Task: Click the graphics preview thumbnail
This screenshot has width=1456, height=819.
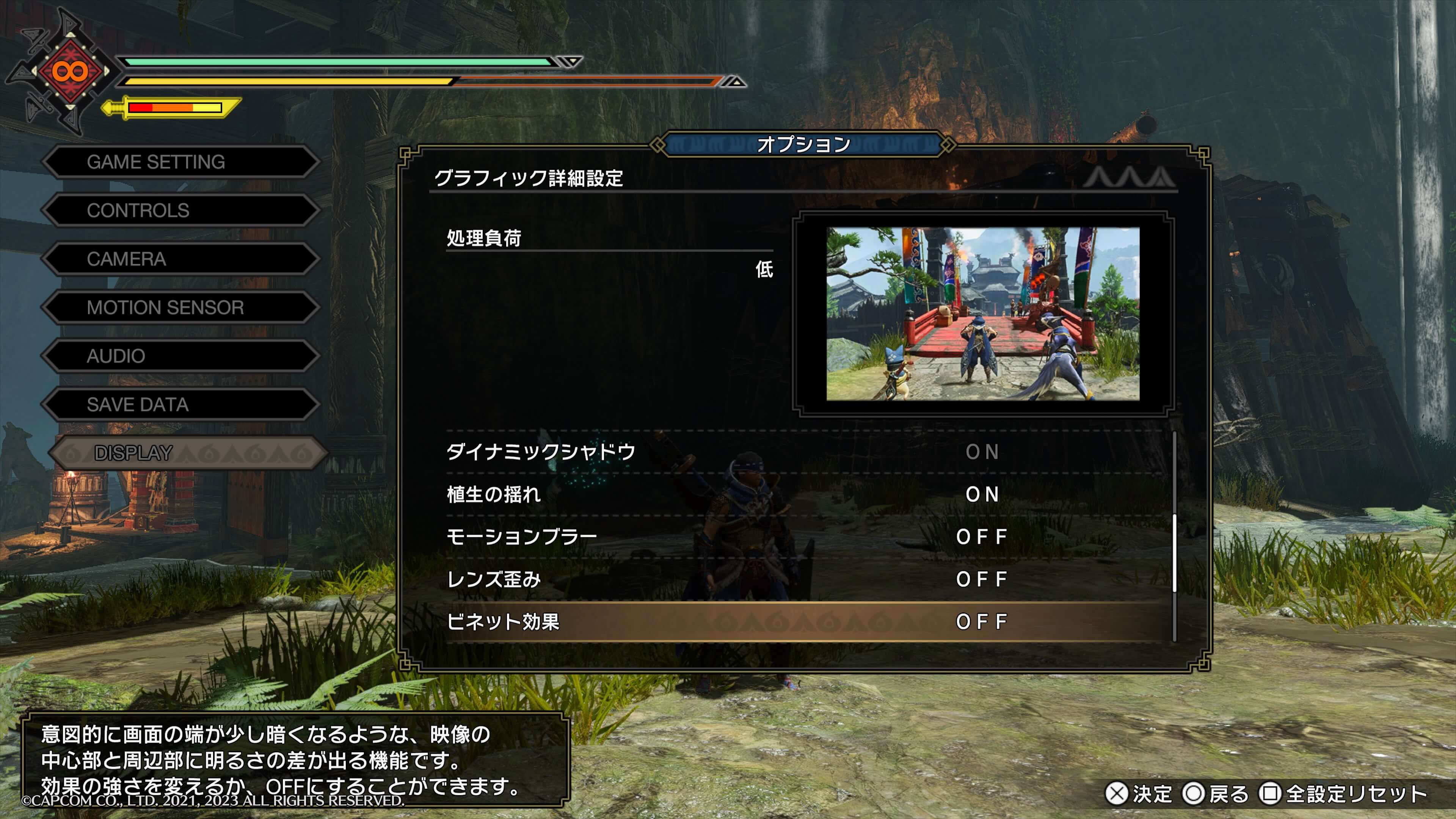Action: pyautogui.click(x=982, y=314)
